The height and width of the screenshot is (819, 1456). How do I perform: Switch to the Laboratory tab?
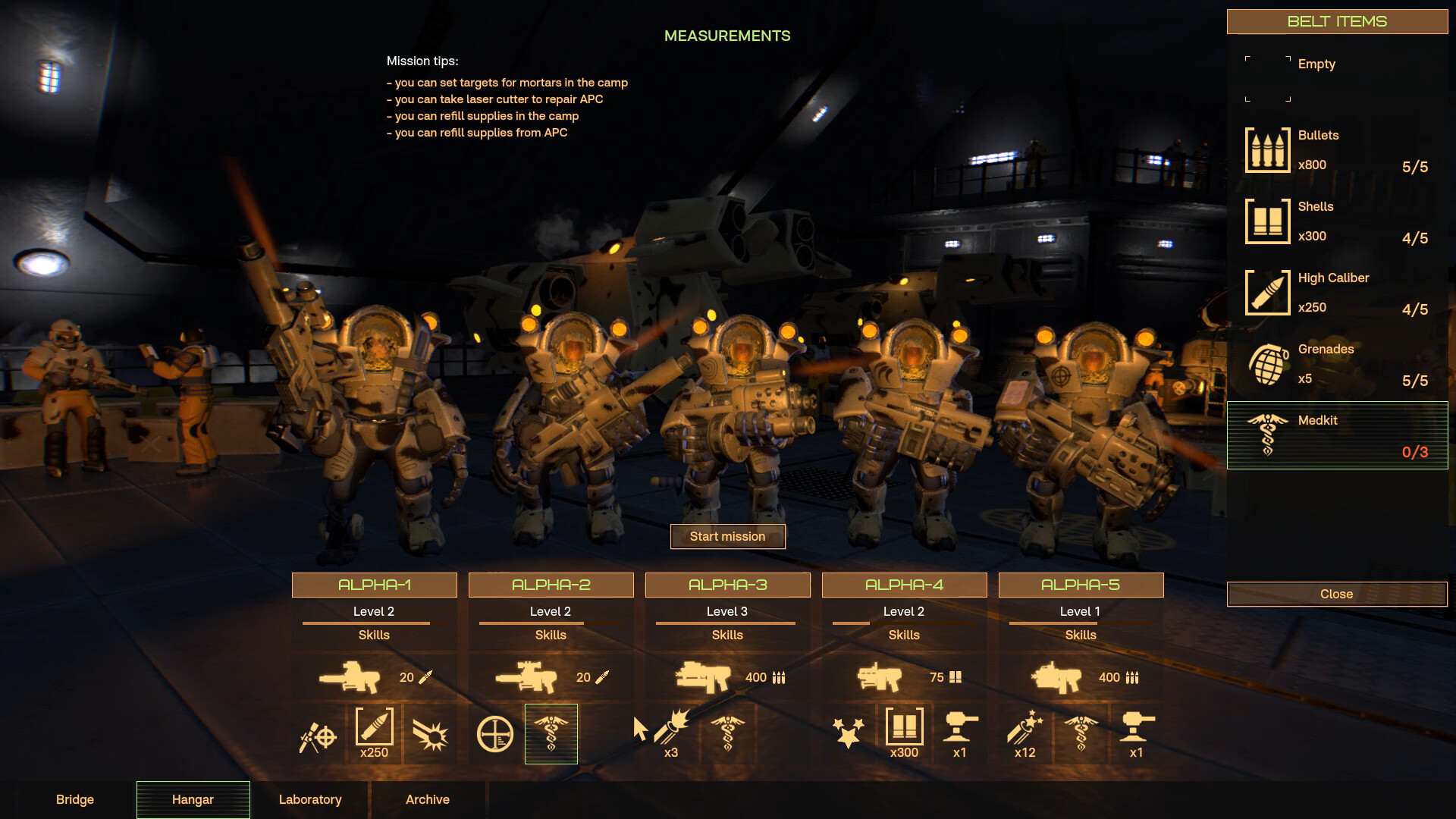click(x=310, y=799)
